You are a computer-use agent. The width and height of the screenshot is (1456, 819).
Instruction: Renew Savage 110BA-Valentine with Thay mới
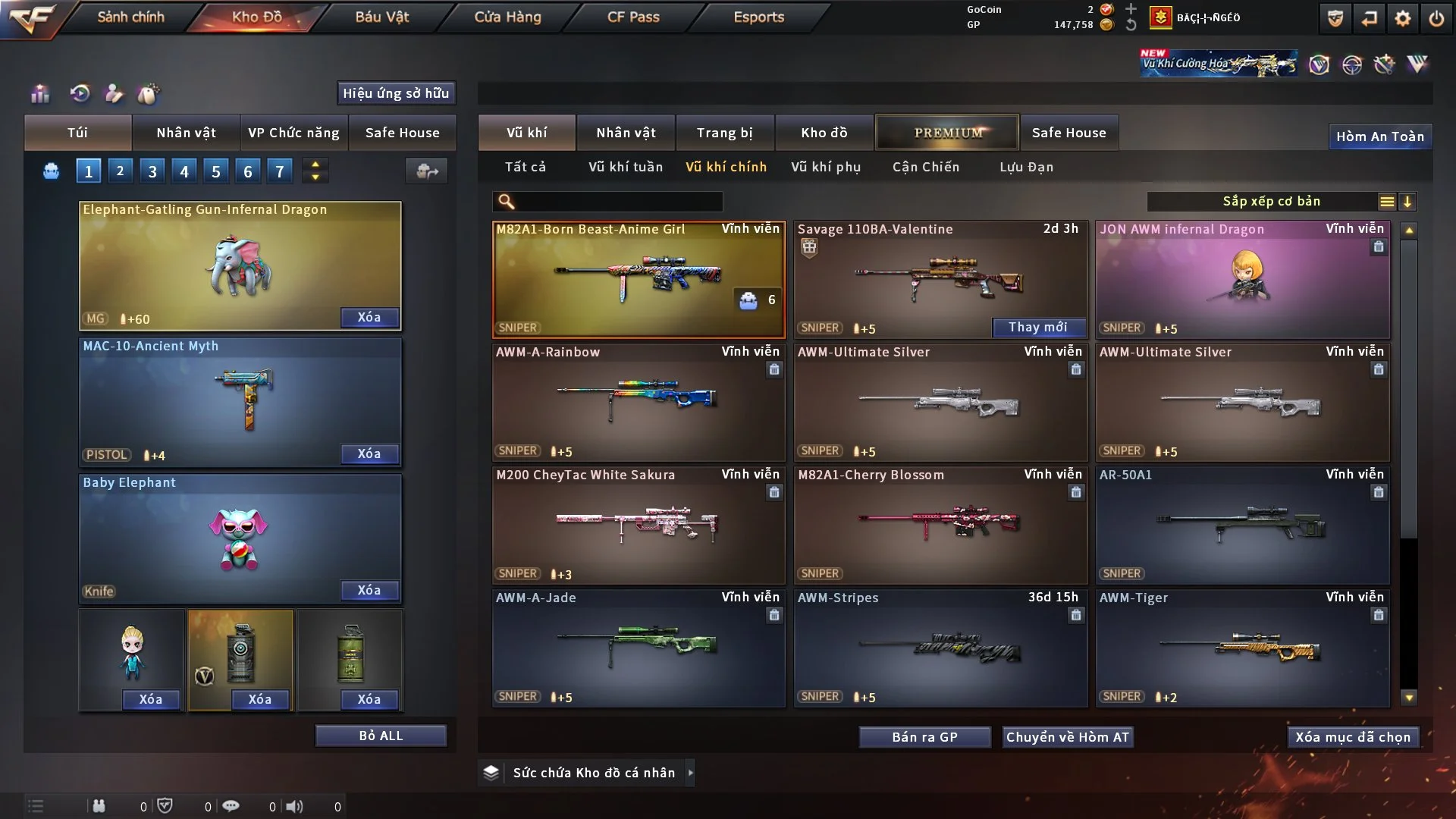pos(1037,327)
